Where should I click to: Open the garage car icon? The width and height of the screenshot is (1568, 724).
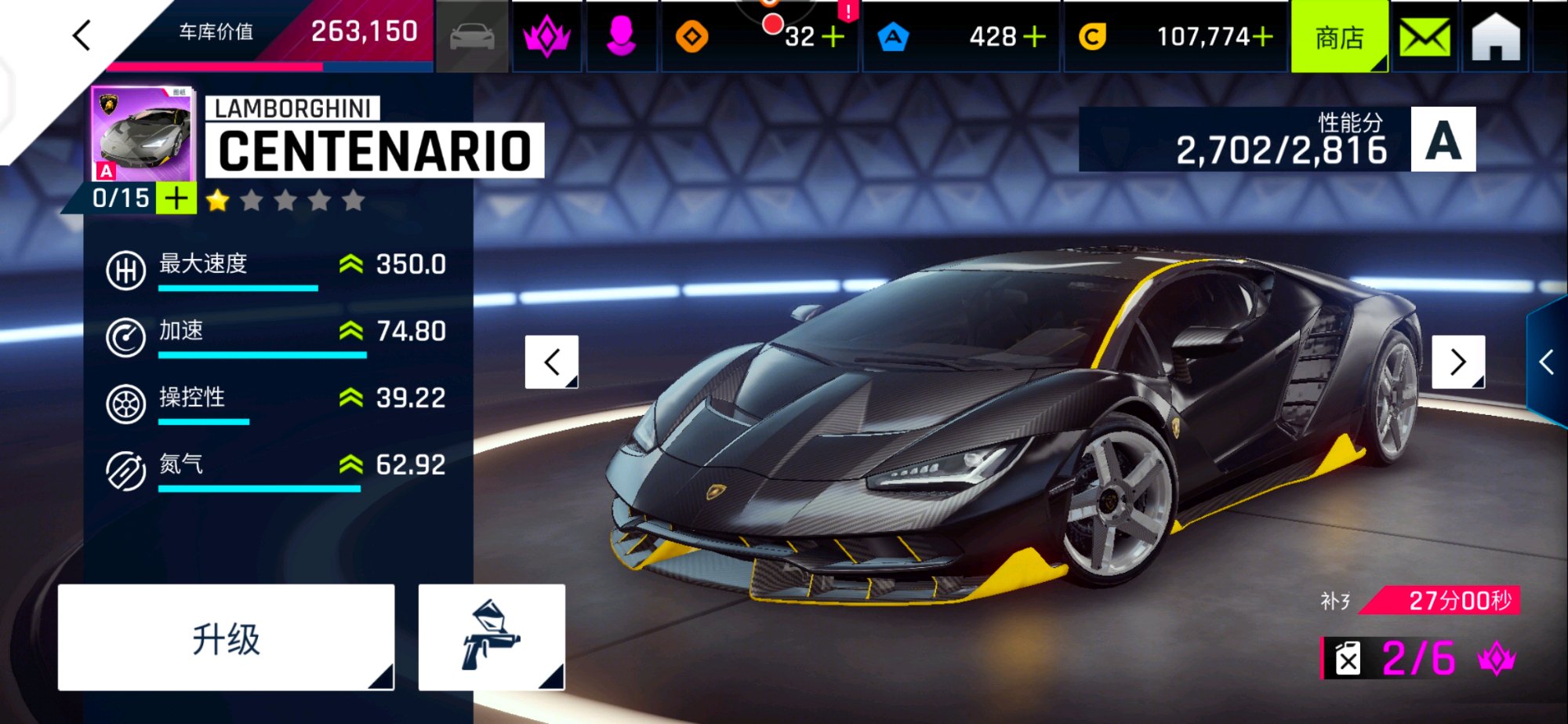(472, 37)
